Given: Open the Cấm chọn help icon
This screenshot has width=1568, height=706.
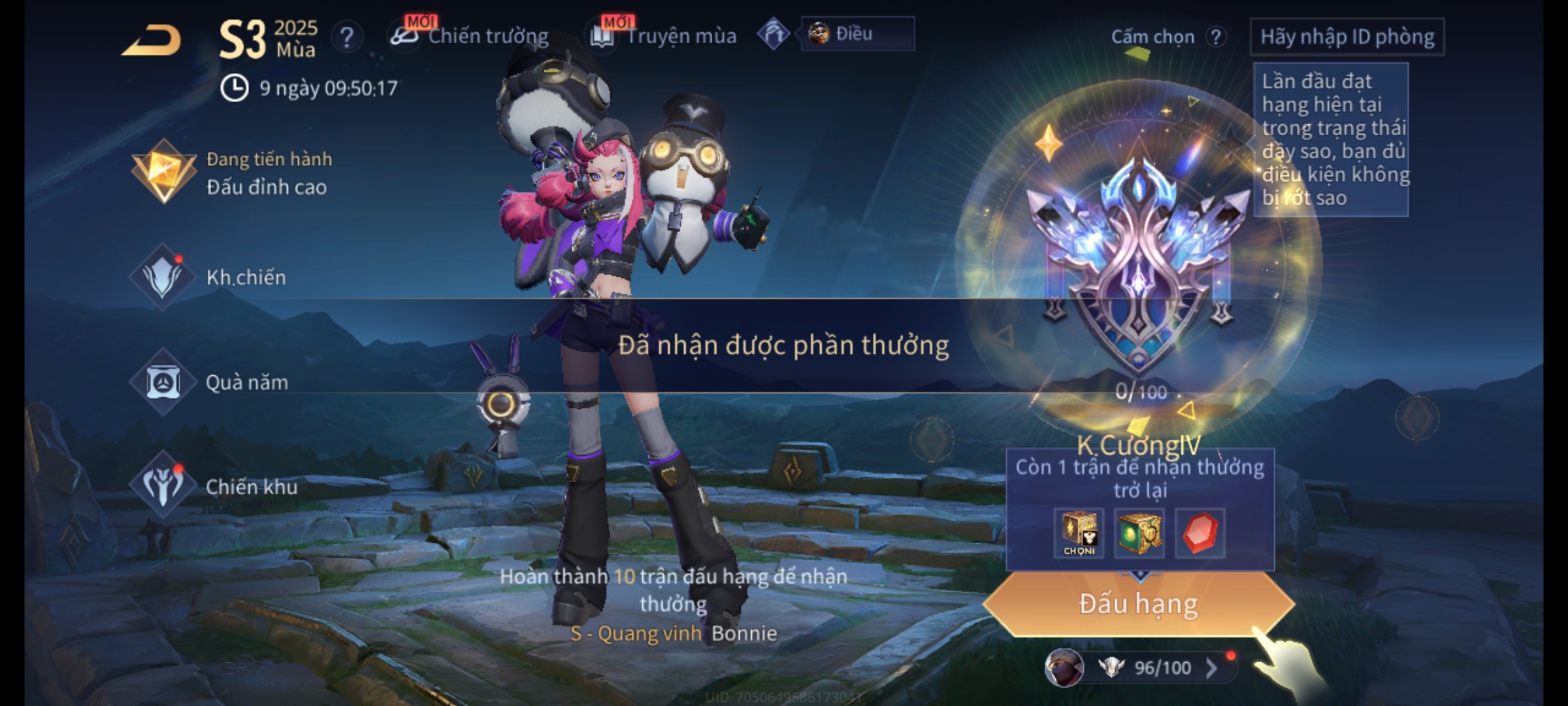Looking at the screenshot, I should pyautogui.click(x=1215, y=37).
